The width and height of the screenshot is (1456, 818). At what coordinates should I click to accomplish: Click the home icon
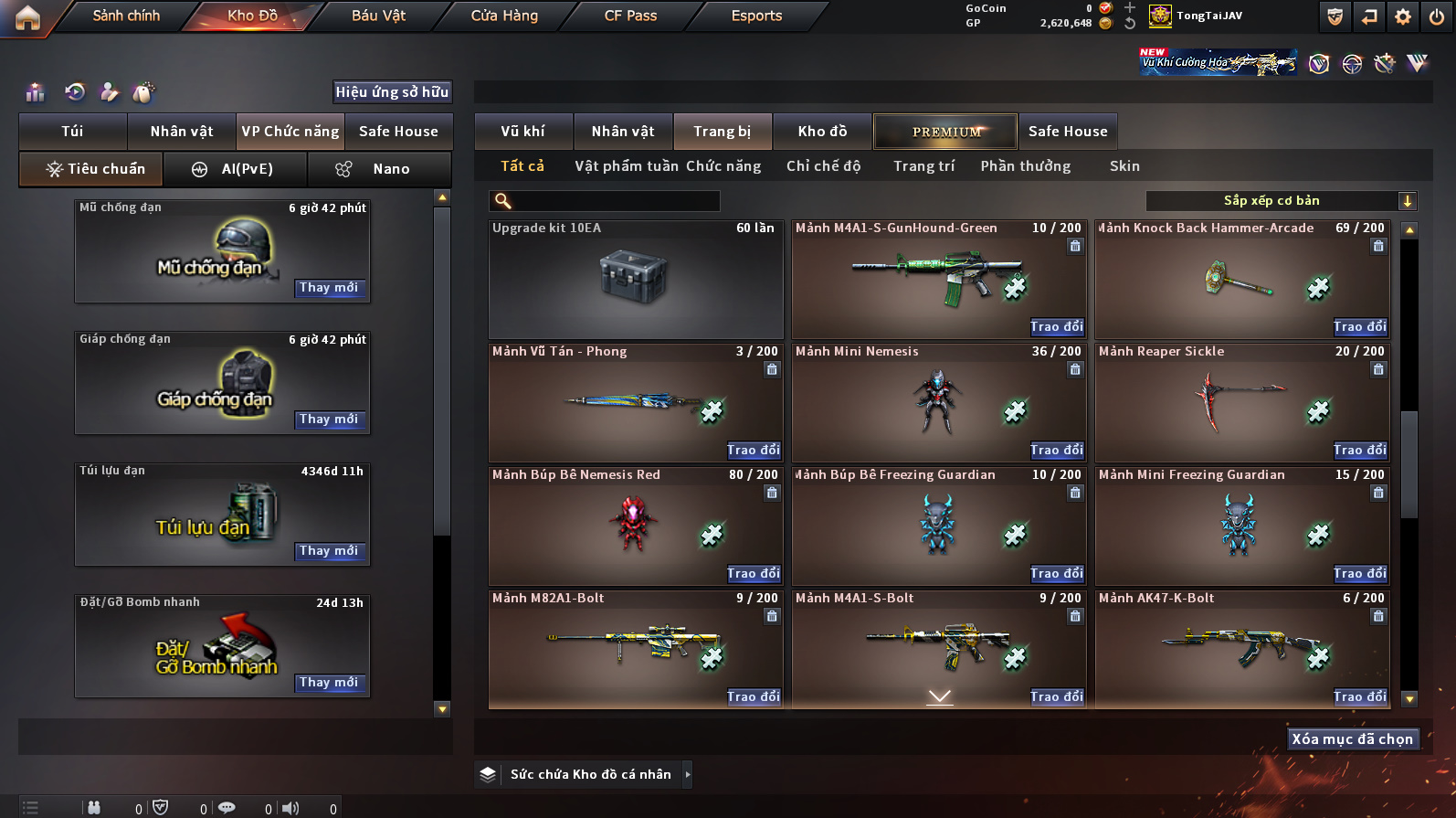tap(27, 17)
